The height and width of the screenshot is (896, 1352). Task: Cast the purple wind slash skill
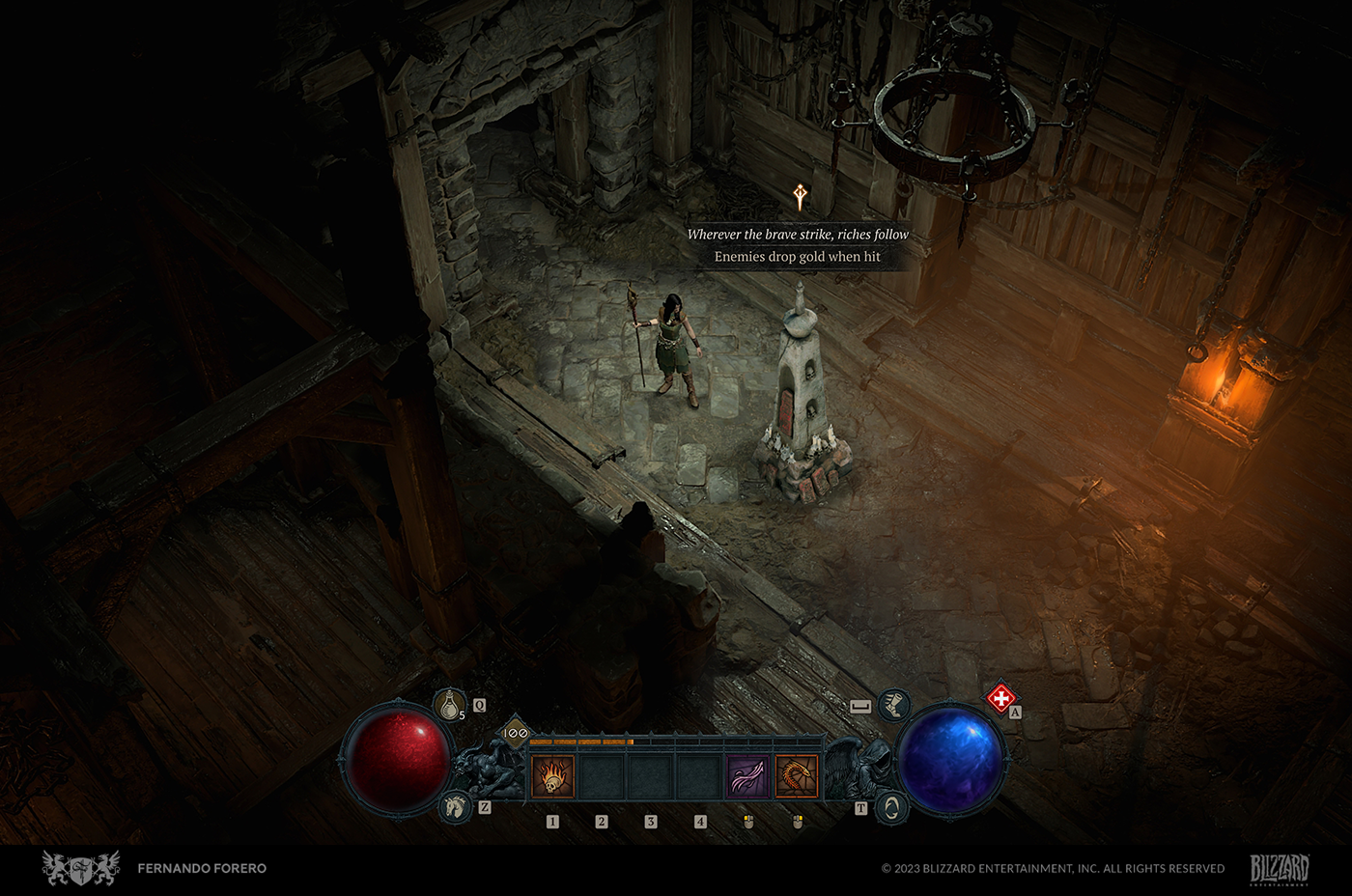tap(749, 776)
